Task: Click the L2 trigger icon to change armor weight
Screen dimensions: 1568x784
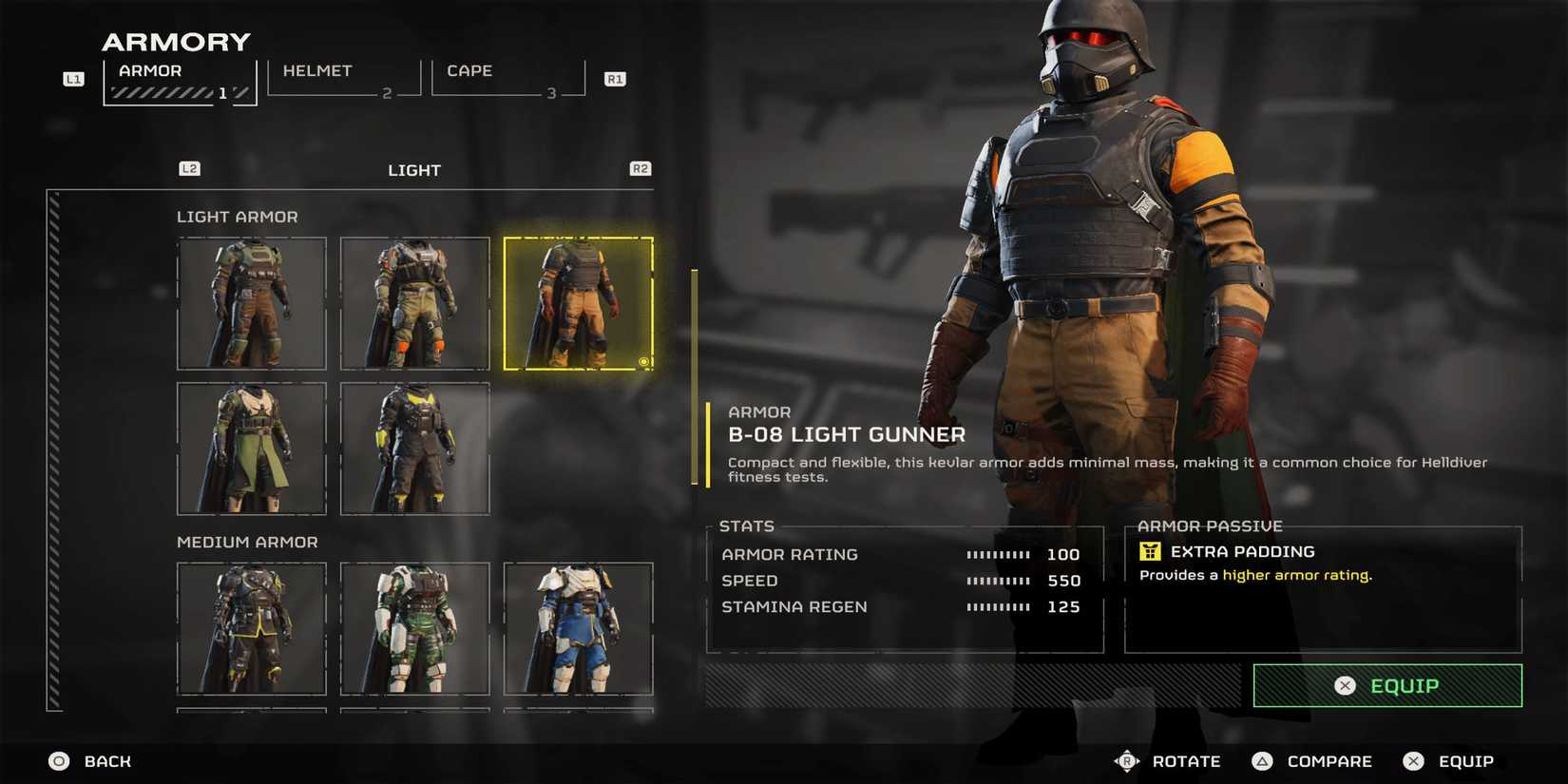Action: point(189,168)
